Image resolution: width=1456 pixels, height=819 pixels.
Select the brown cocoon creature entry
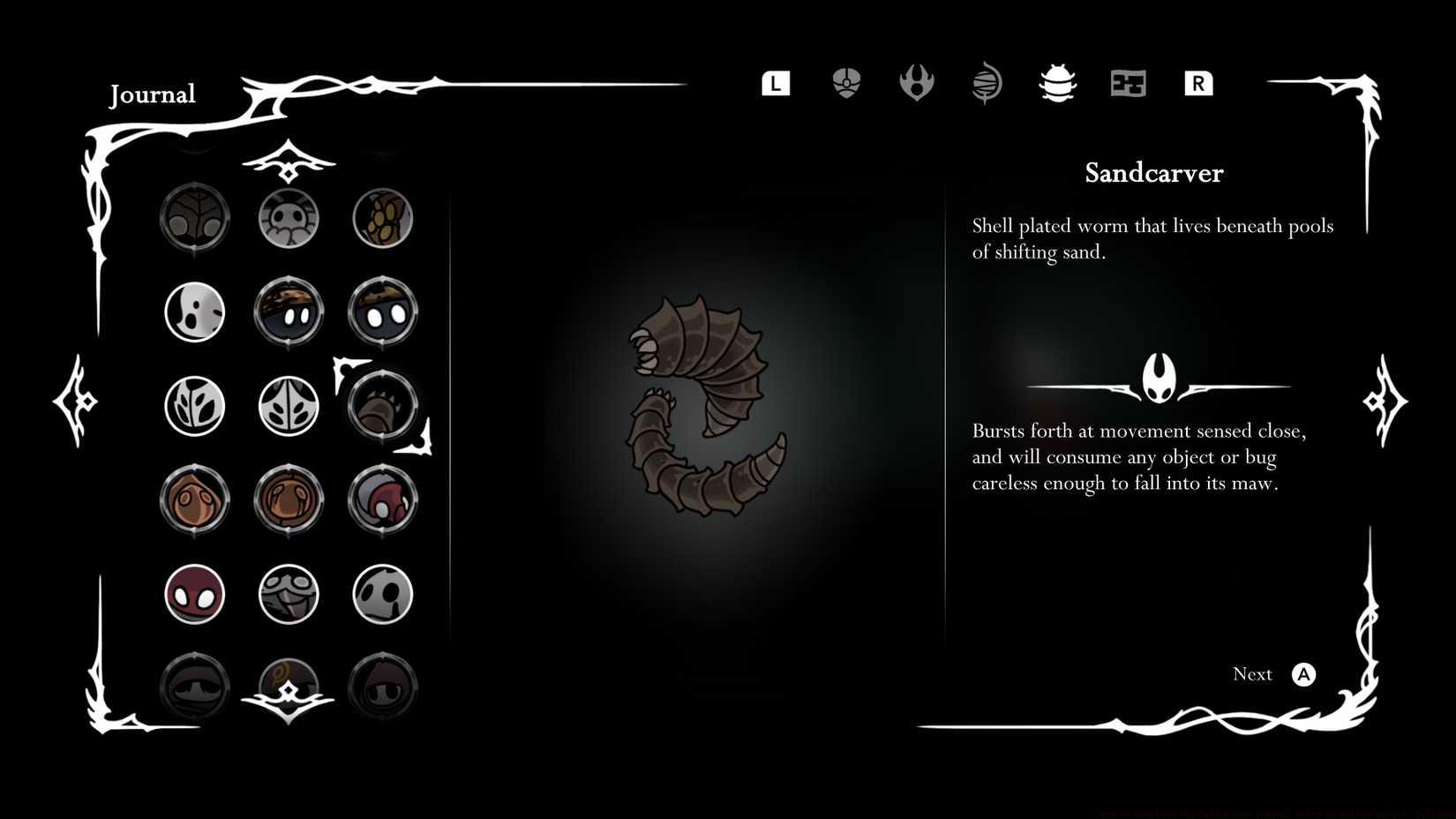pyautogui.click(x=195, y=500)
